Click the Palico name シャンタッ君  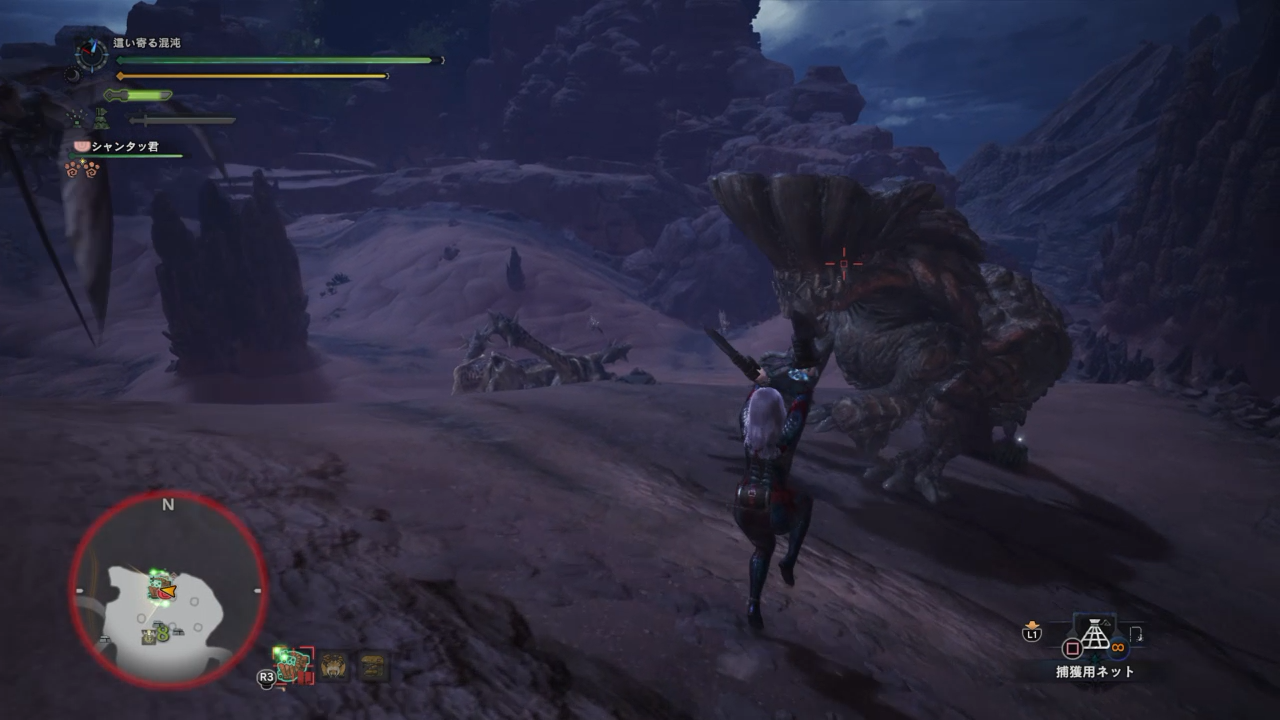pyautogui.click(x=124, y=146)
